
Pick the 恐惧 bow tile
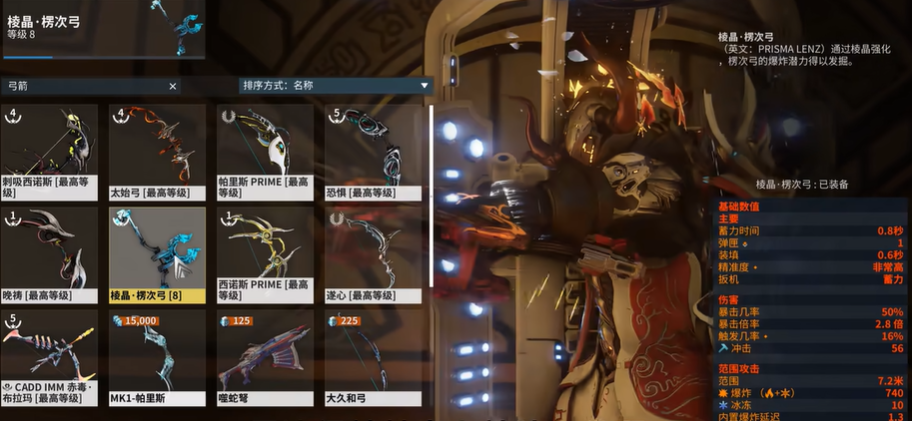tap(373, 151)
